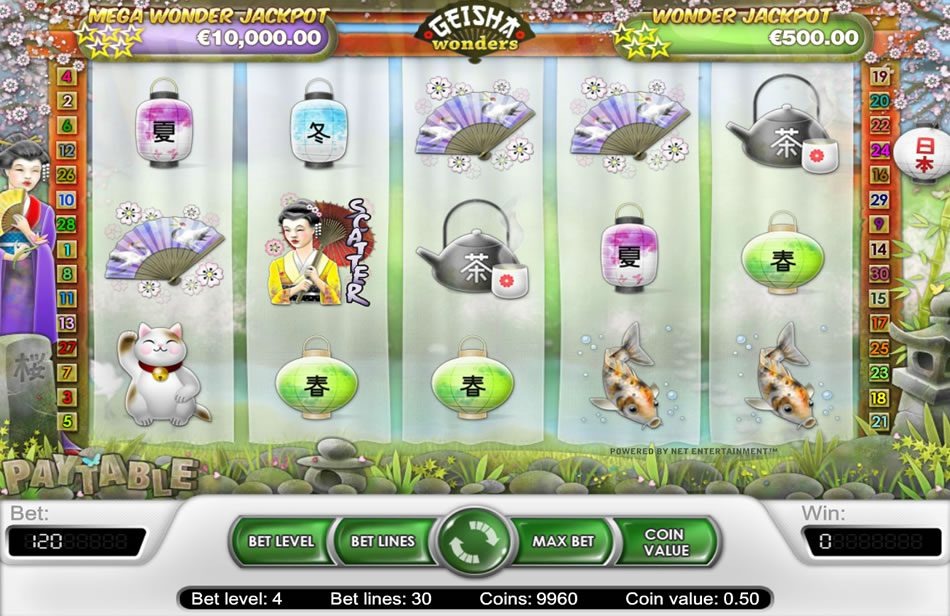Spin the reels with the round arrow button
This screenshot has height=616, width=950.
[475, 541]
